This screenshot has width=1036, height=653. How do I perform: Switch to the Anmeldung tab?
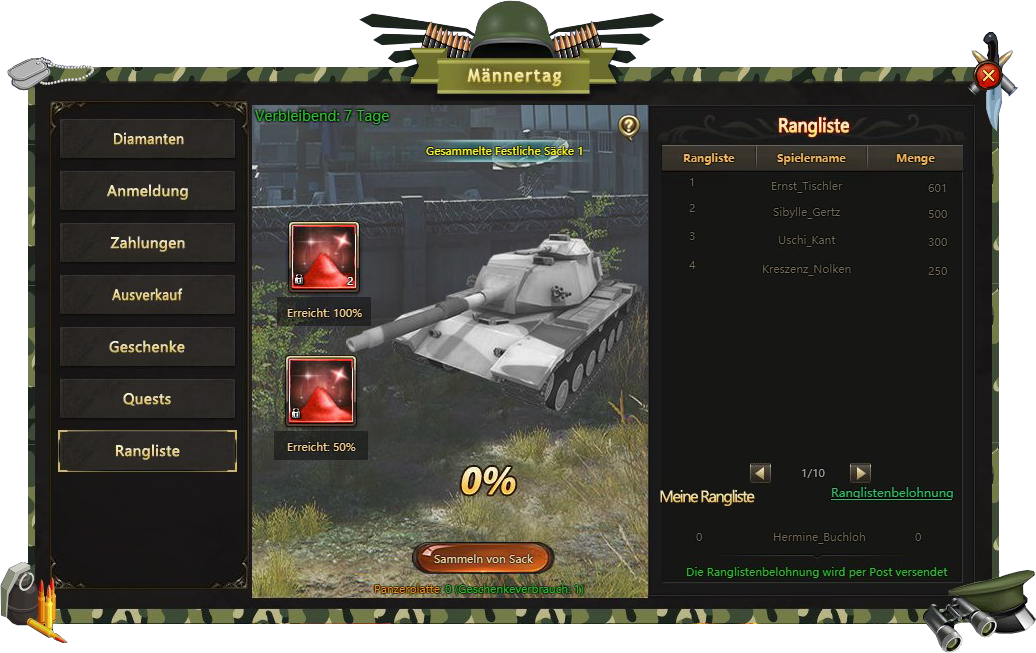point(148,191)
